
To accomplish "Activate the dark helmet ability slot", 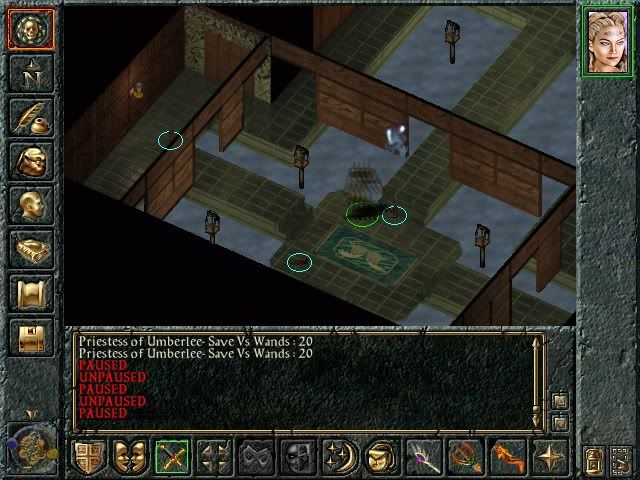I will [298, 457].
